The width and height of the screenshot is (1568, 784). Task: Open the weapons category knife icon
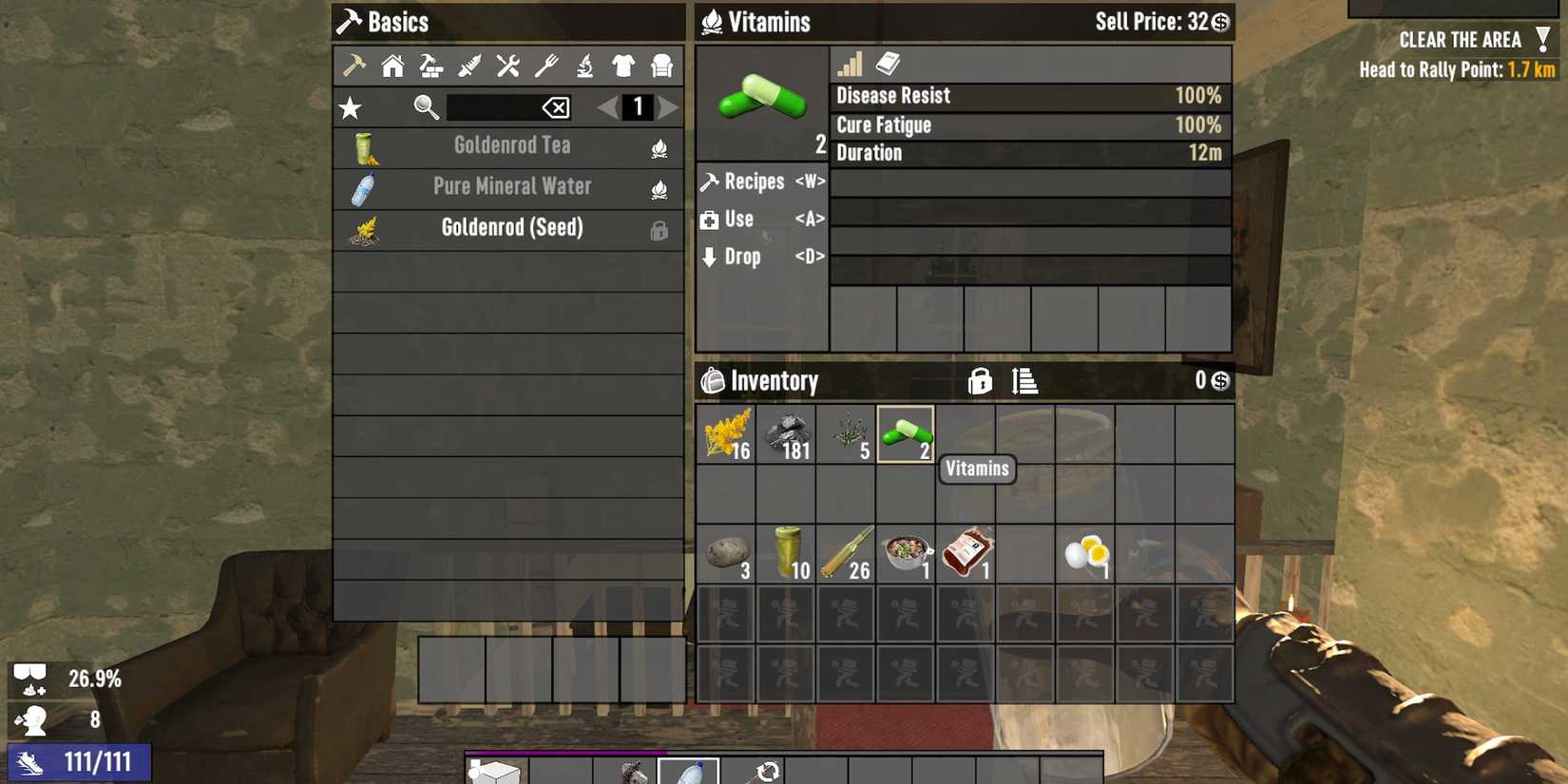pos(468,65)
